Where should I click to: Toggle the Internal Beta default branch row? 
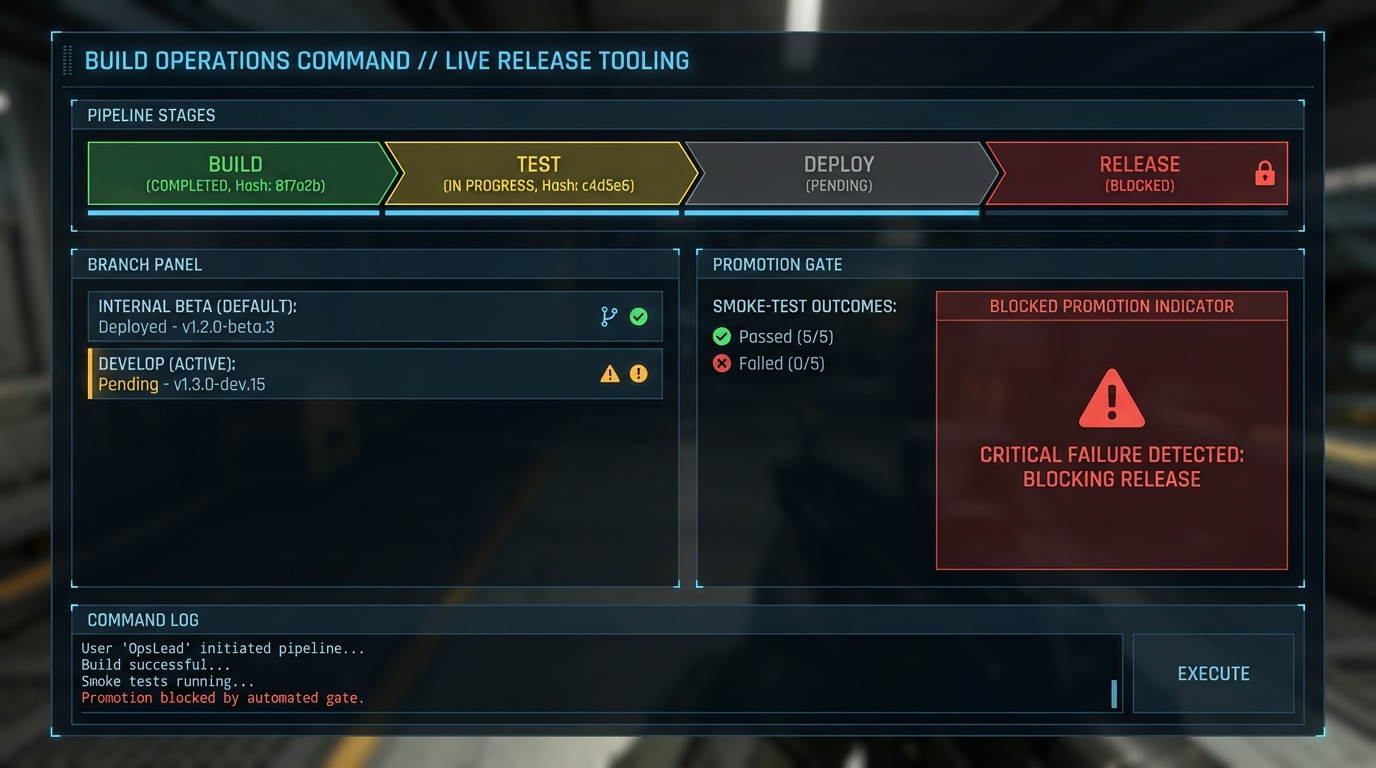(375, 316)
